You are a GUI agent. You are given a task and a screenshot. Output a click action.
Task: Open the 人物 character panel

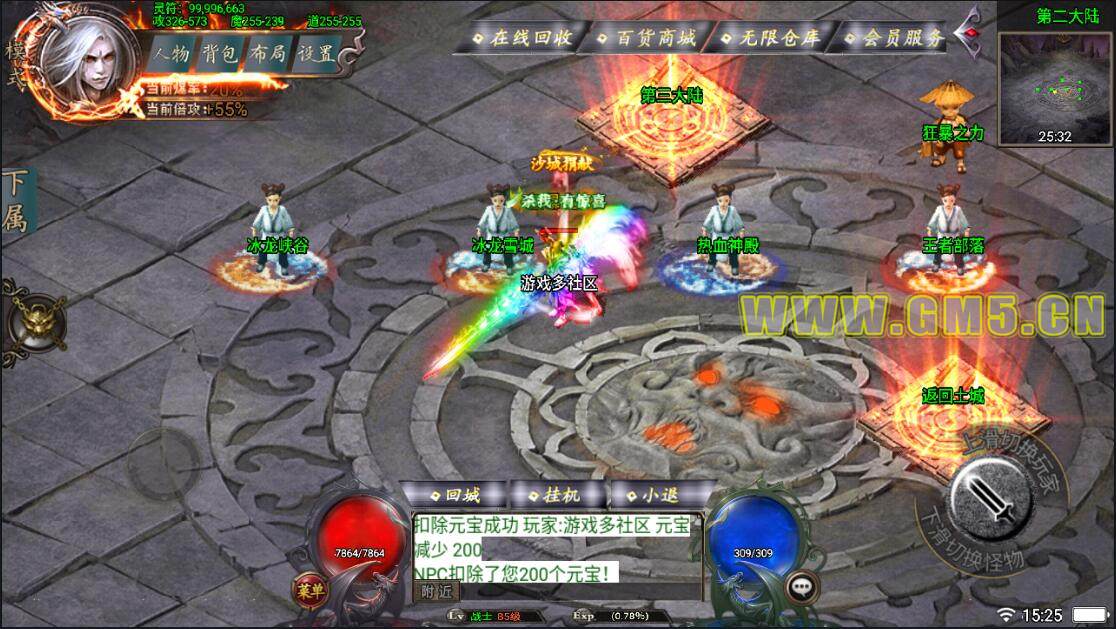[172, 54]
